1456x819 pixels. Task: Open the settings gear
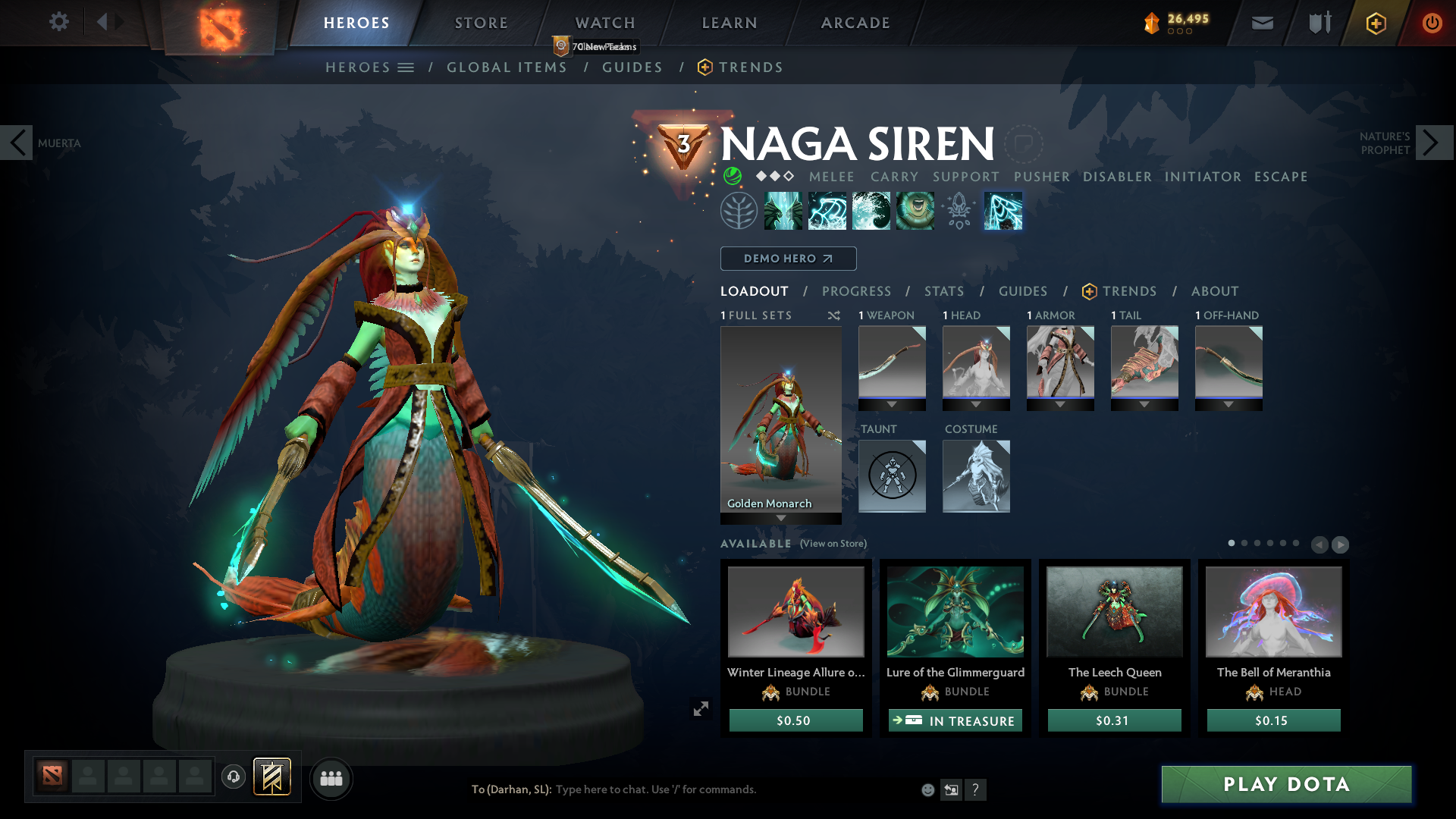click(x=59, y=22)
